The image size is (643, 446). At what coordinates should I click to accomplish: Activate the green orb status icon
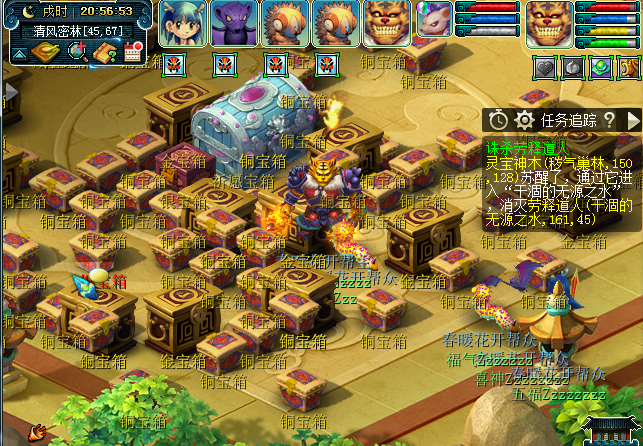point(600,68)
